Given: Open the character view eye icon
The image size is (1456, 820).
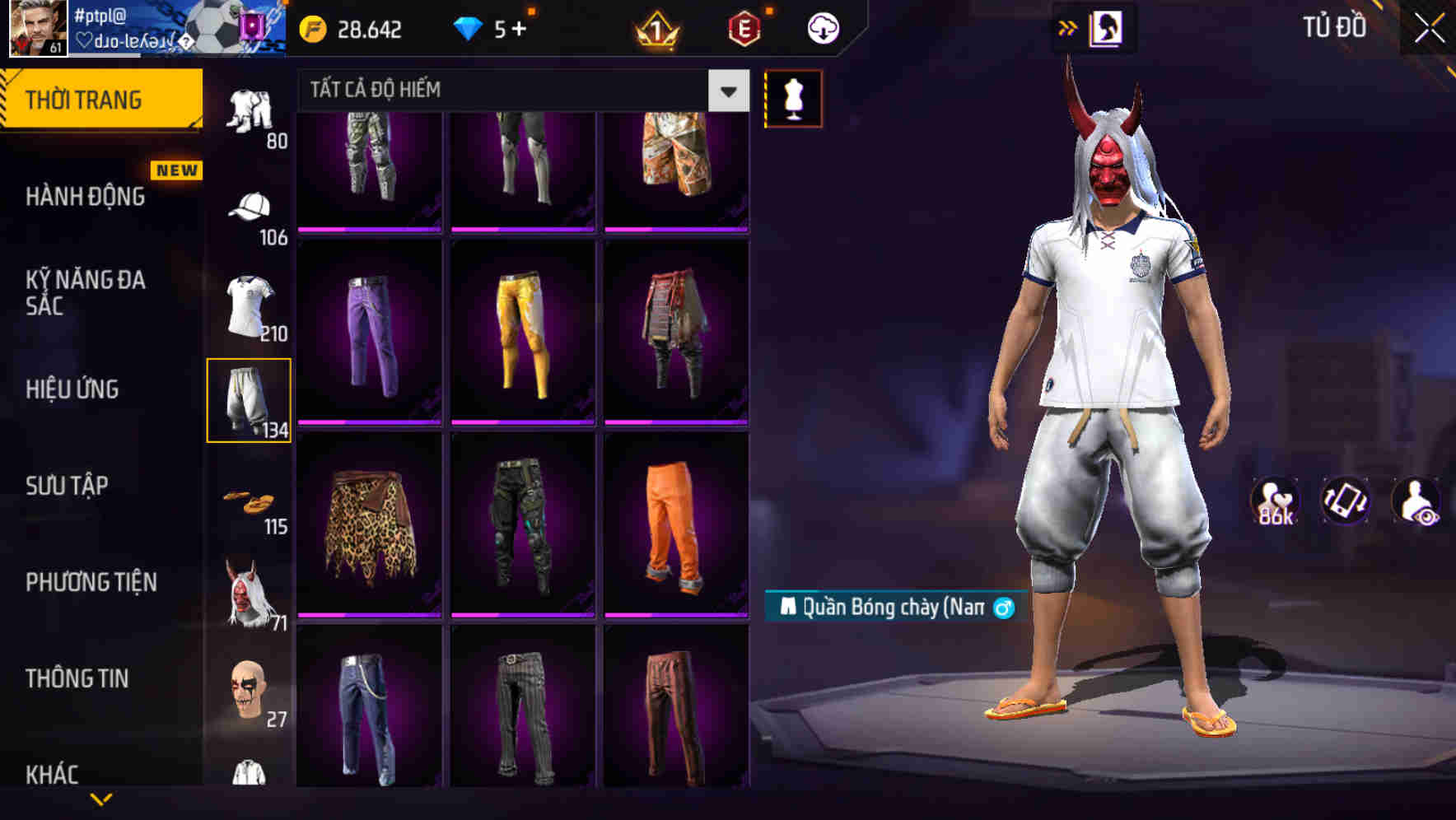Looking at the screenshot, I should pyautogui.click(x=1419, y=501).
